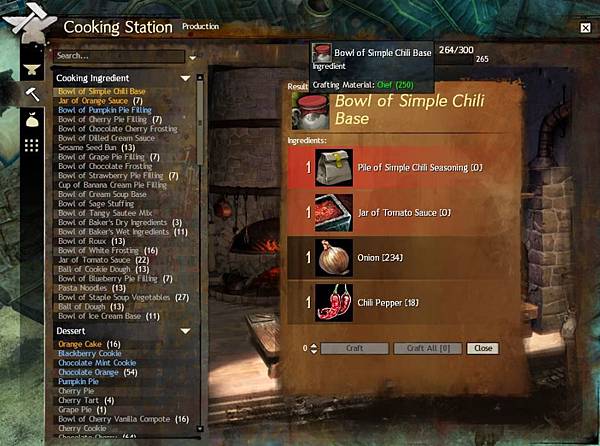Choose Bowl of Pumpkin Pie Filling recipe
The width and height of the screenshot is (600, 446).
[x=102, y=110]
